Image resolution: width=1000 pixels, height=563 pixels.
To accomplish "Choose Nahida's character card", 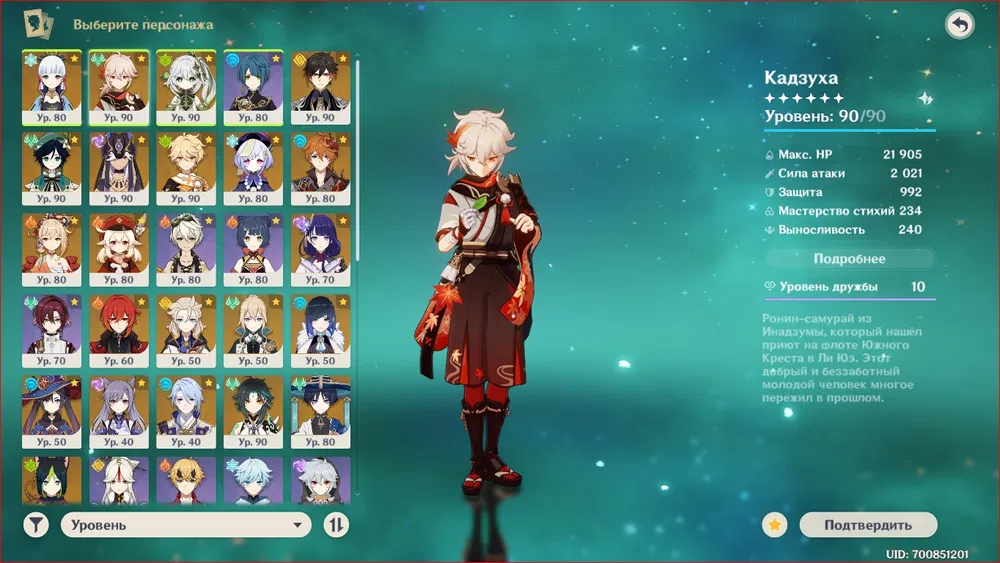I will tap(186, 87).
